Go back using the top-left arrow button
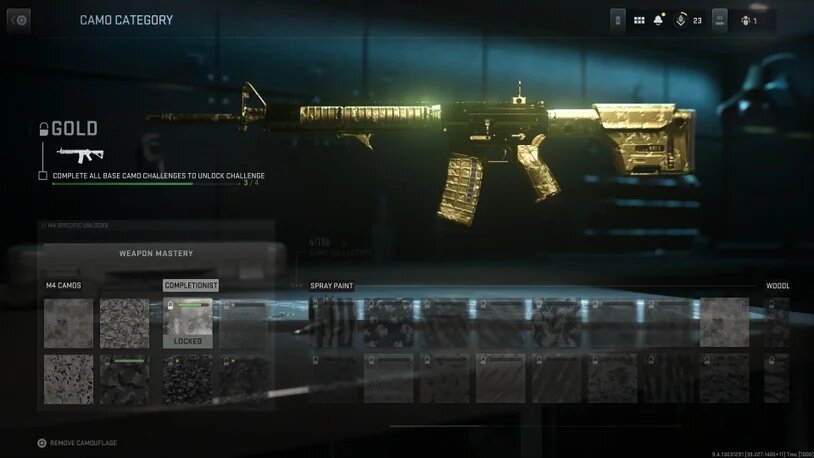 coord(18,20)
